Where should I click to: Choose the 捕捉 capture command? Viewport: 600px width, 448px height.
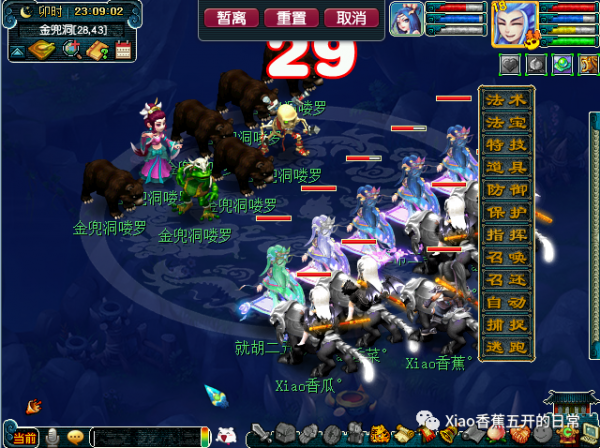(506, 324)
